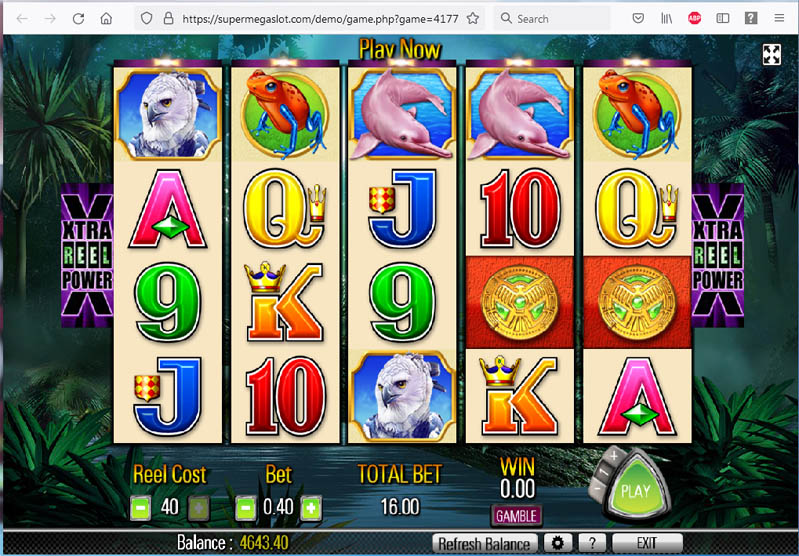Image resolution: width=799 pixels, height=556 pixels.
Task: Toggle fullscreen with the arrows icon
Action: pos(772,55)
